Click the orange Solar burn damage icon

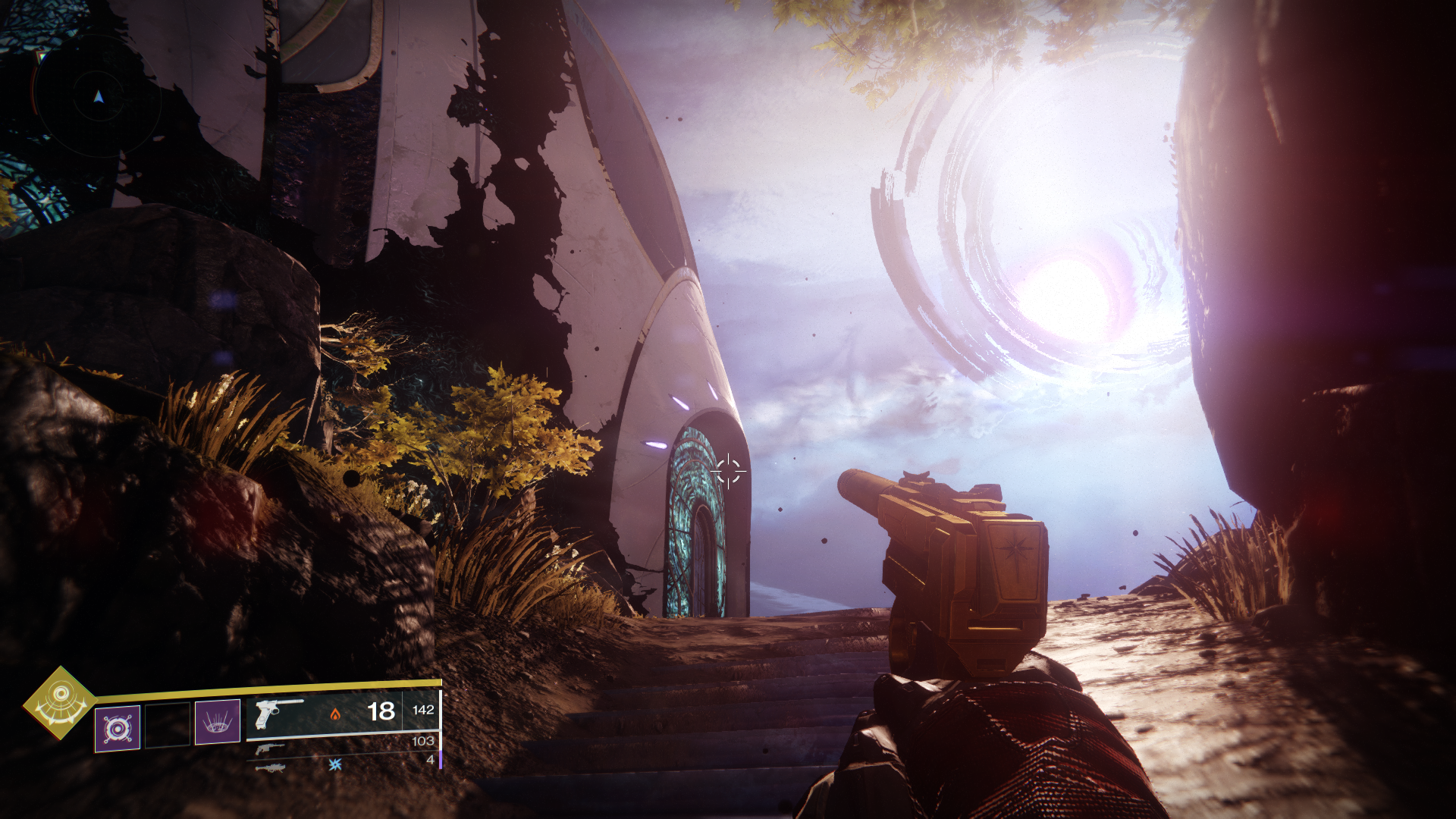(336, 715)
